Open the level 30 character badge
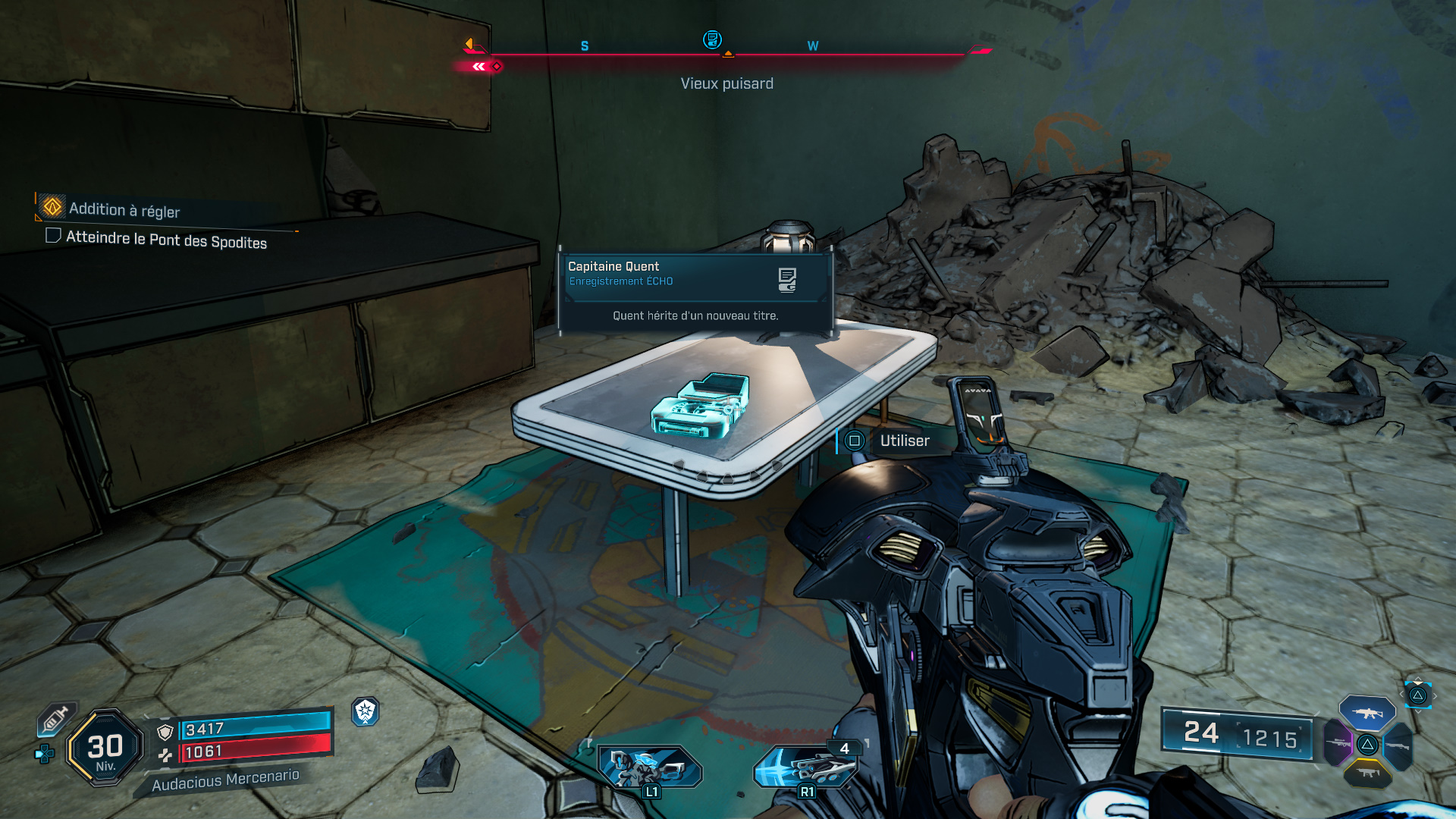Screen dimensions: 1456x819 [105, 747]
